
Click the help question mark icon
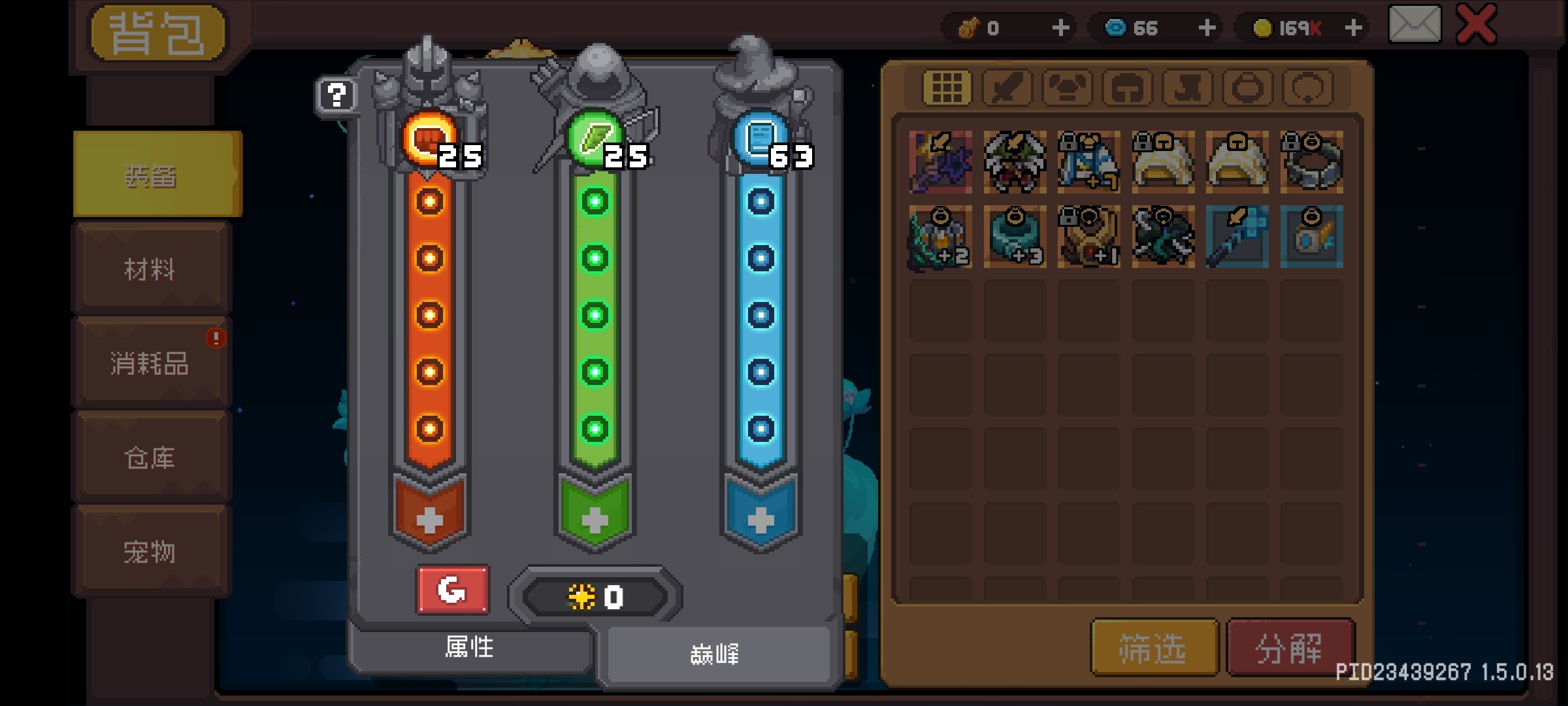tap(336, 95)
